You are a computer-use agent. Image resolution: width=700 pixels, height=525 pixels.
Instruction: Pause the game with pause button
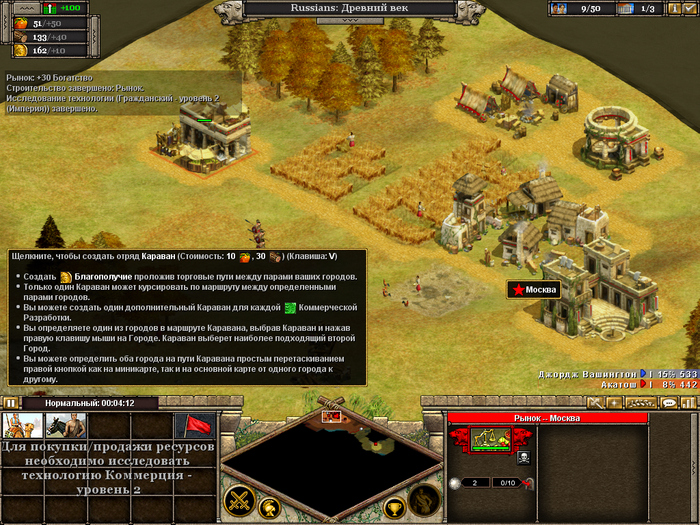(11, 403)
